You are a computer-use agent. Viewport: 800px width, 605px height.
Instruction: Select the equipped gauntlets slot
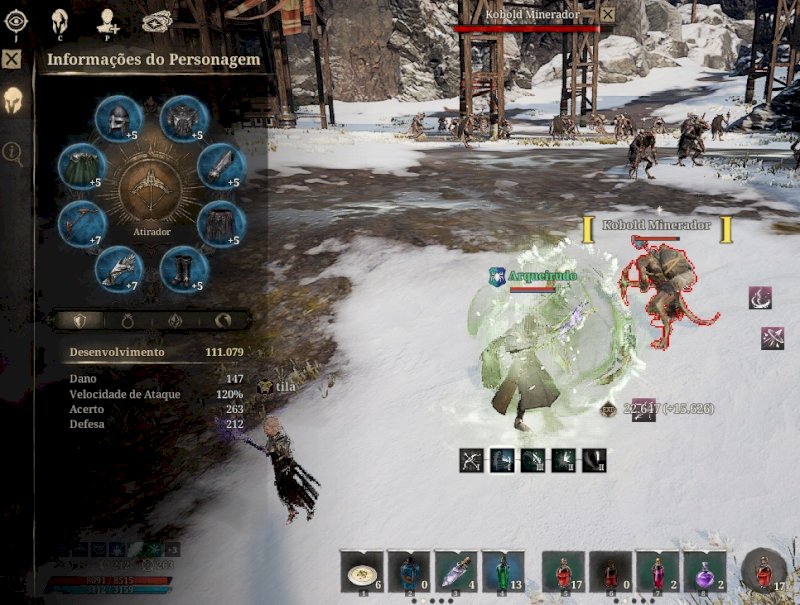(x=118, y=269)
